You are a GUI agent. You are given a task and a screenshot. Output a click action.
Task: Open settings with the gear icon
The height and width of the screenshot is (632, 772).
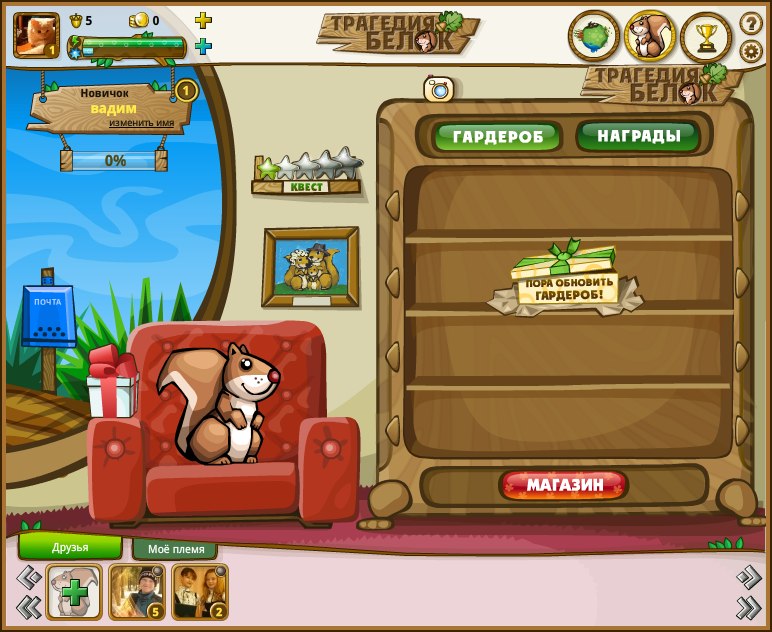tap(750, 51)
